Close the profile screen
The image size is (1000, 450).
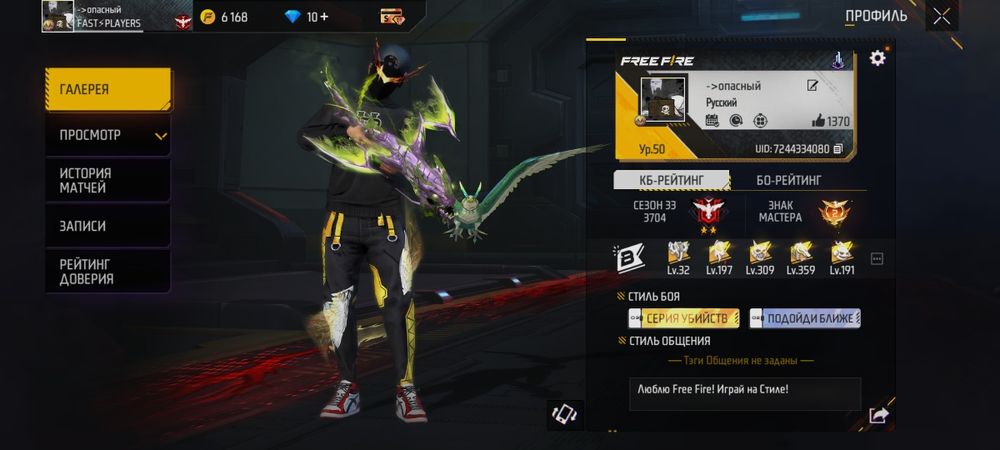click(x=942, y=16)
